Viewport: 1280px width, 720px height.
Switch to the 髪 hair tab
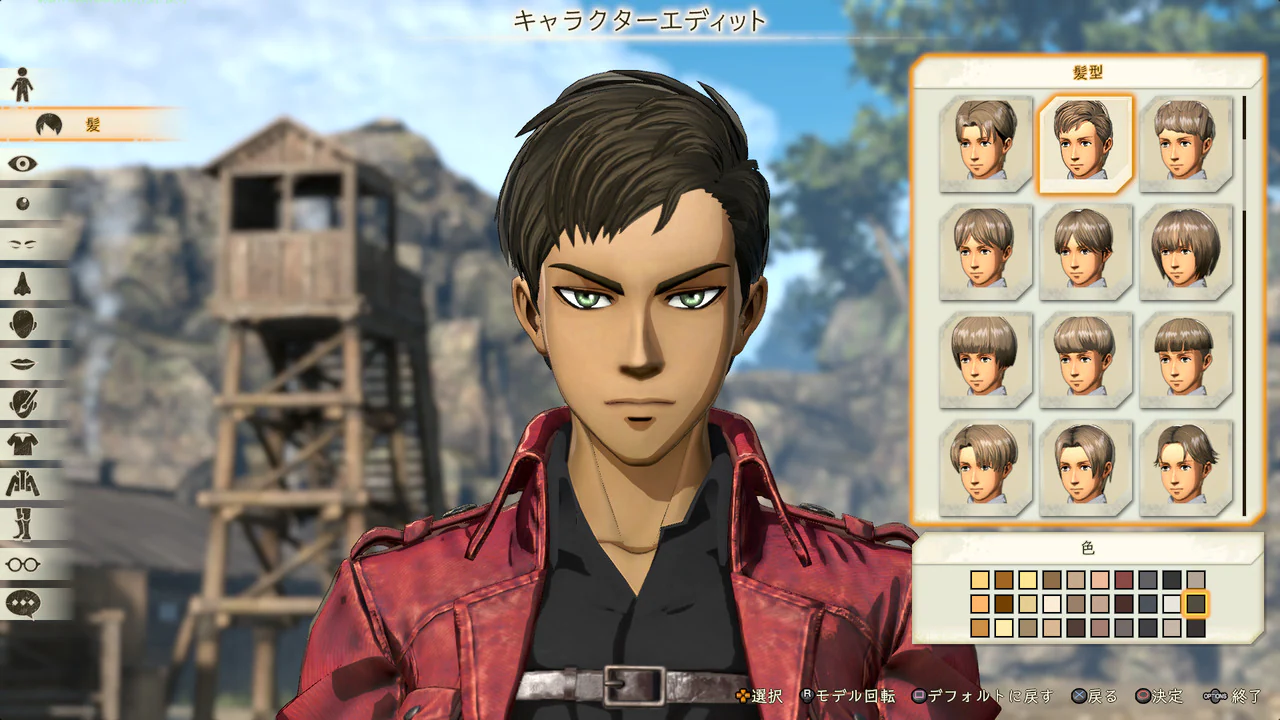[60, 125]
